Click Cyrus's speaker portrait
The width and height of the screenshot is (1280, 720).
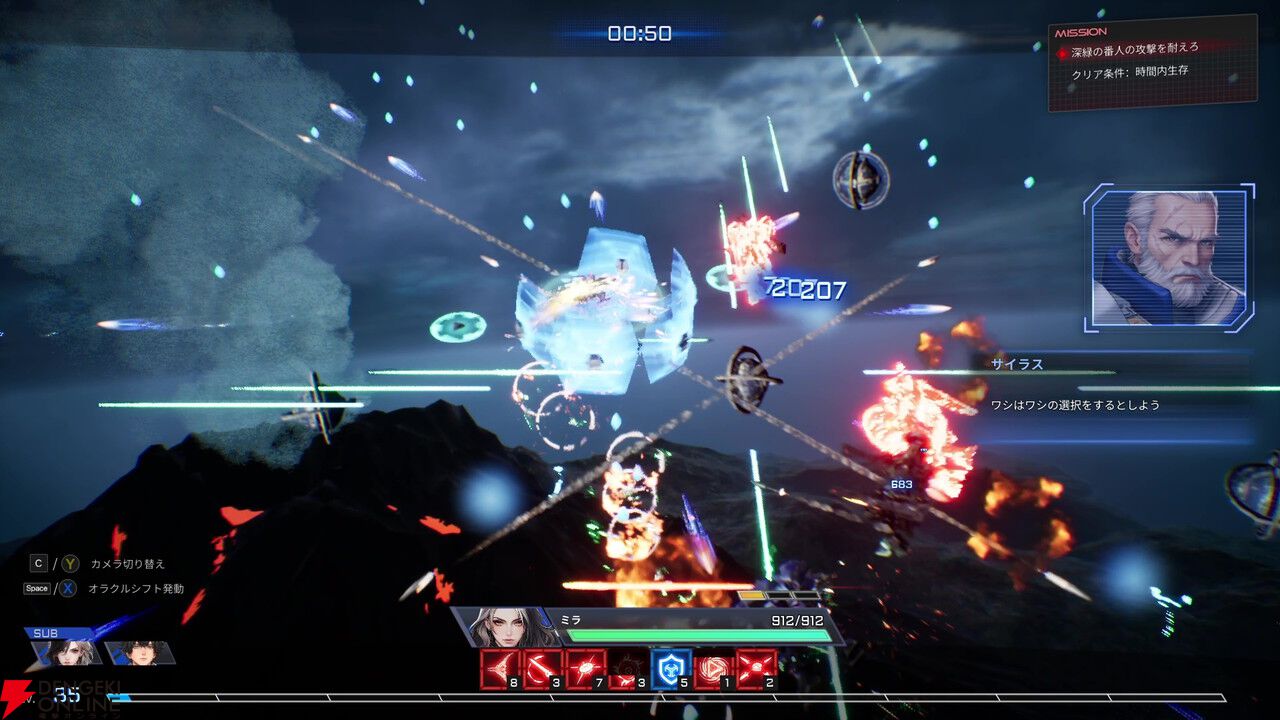coord(1168,258)
